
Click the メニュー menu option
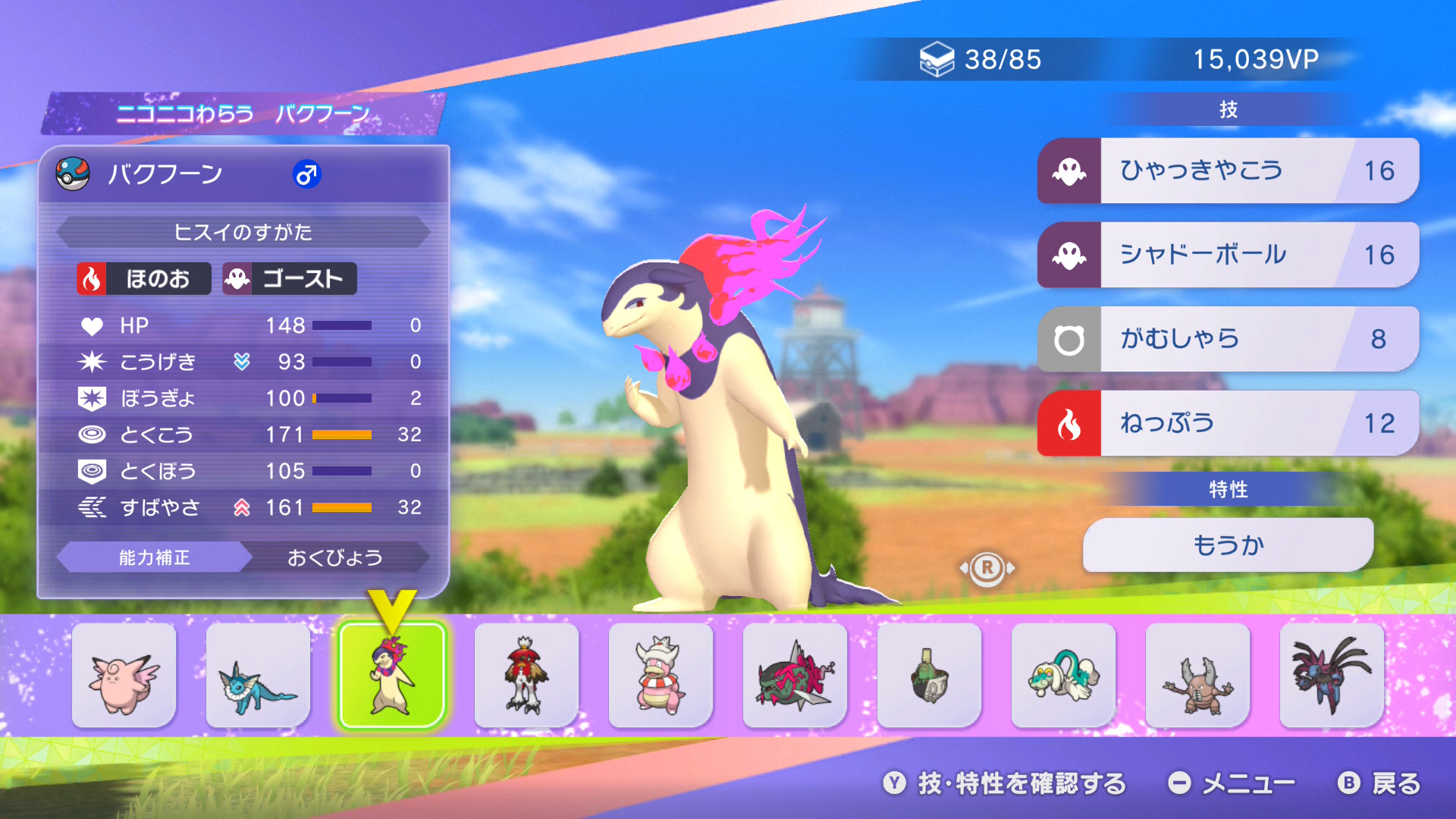(1232, 783)
